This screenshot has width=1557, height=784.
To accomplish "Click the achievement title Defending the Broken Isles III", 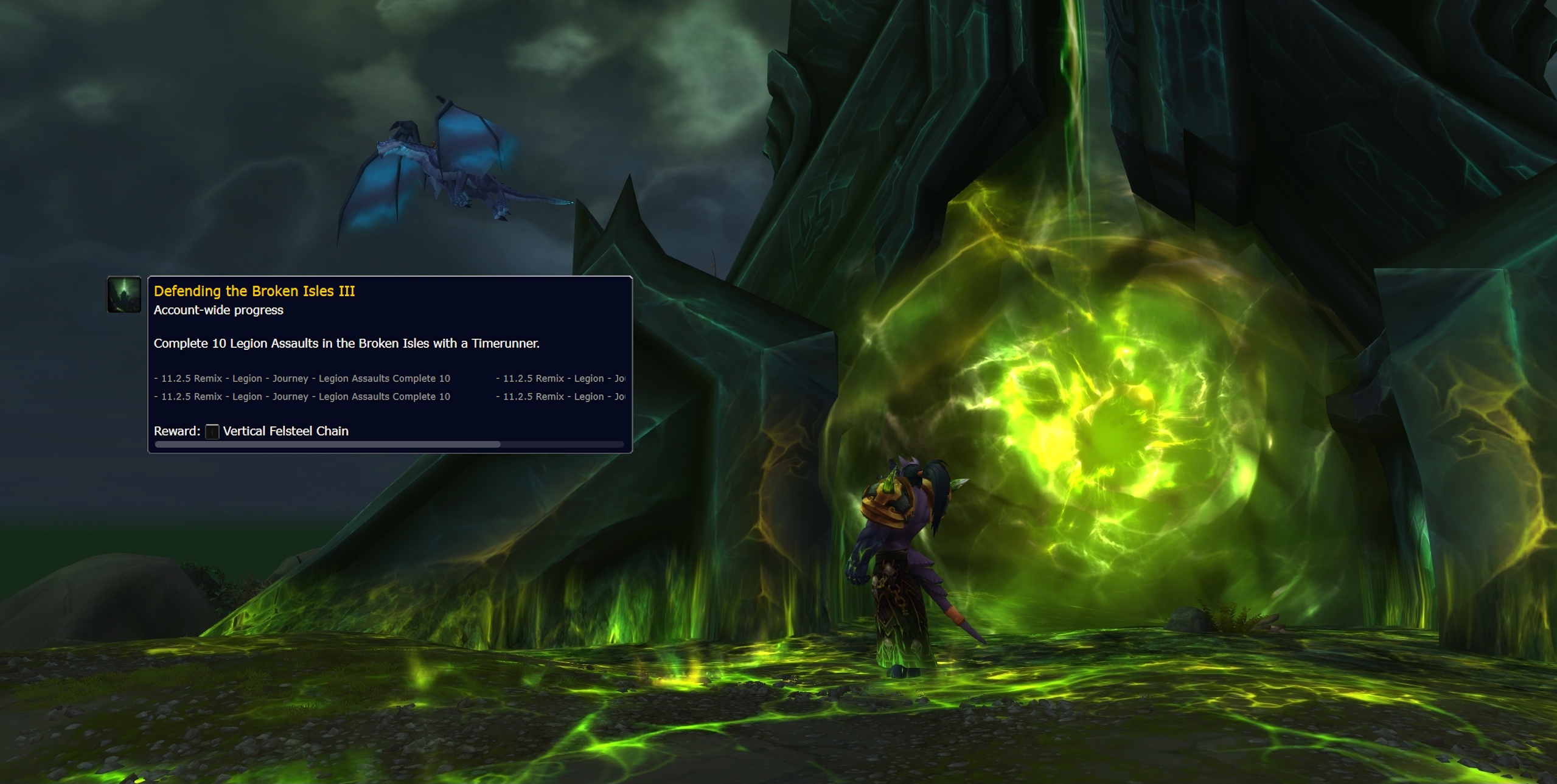I will point(254,291).
